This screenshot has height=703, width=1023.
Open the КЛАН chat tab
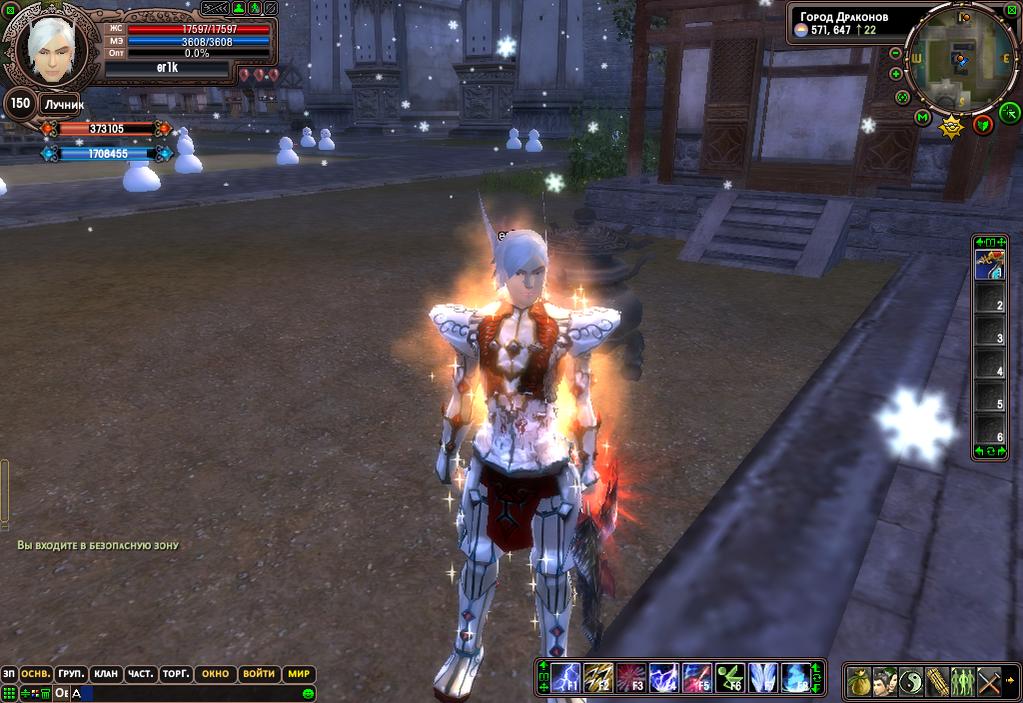pyautogui.click(x=105, y=674)
